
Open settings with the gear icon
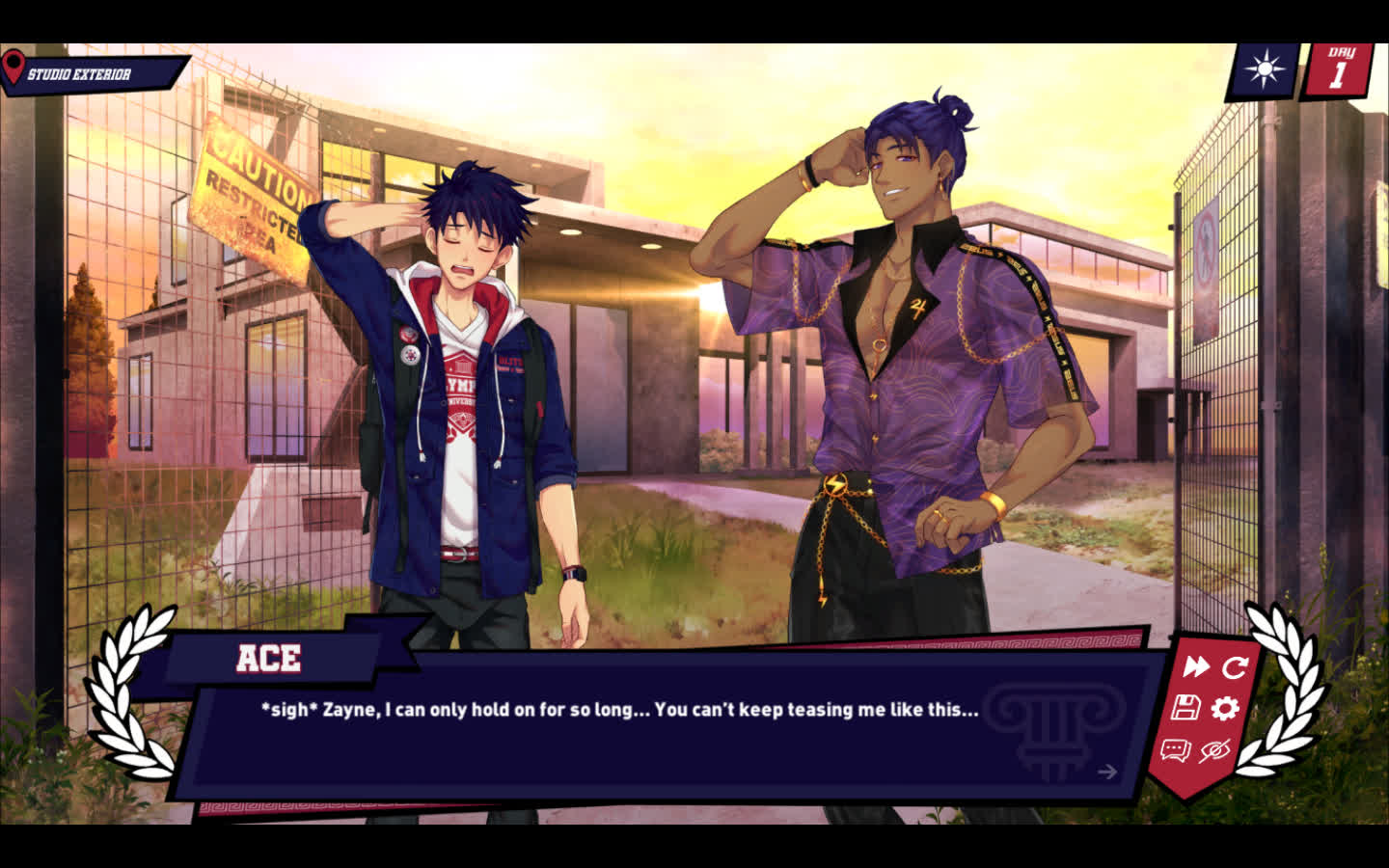(1225, 709)
